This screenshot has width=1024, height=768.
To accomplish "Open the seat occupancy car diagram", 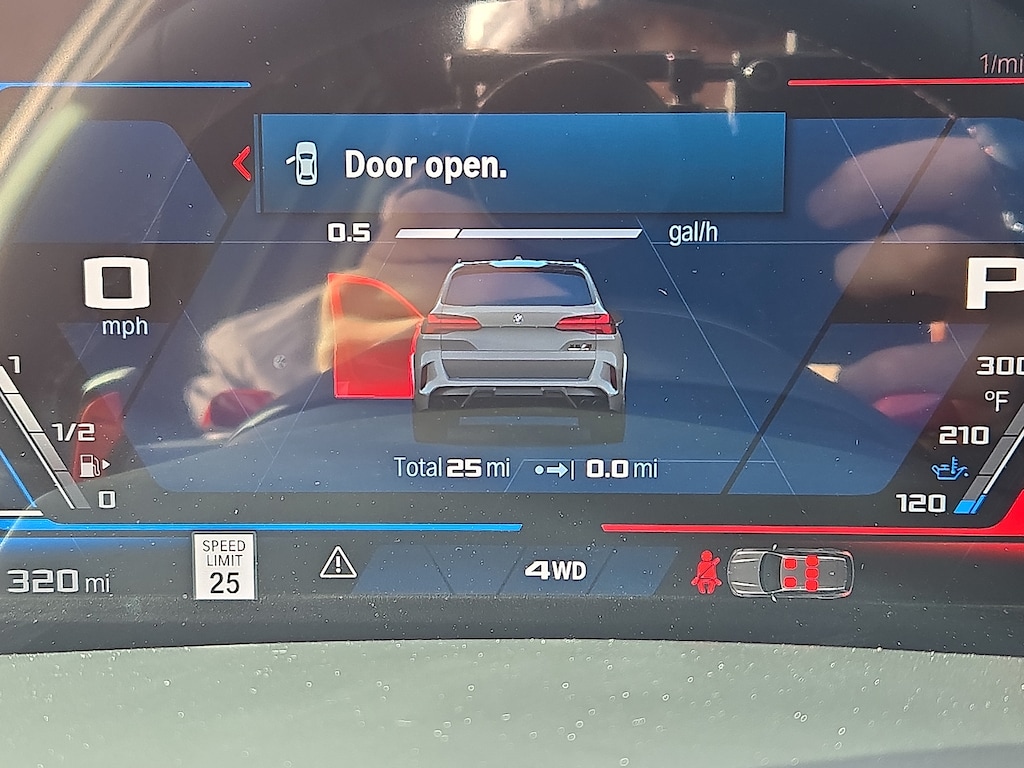I will tap(790, 572).
